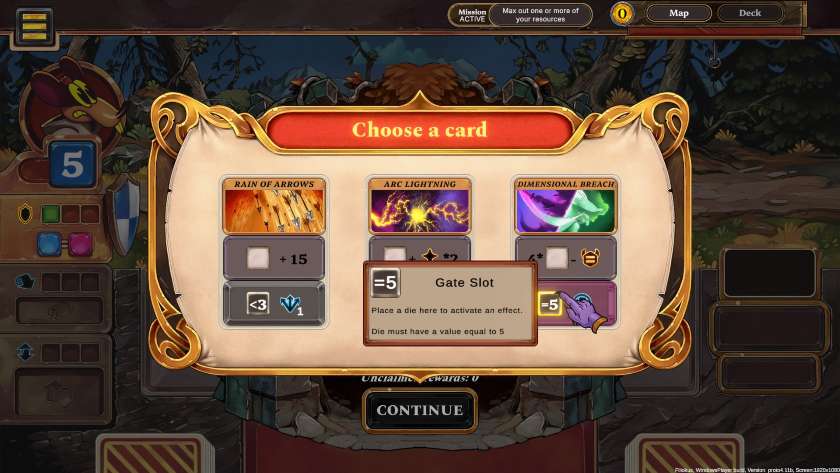Click the =5 gate slot on Dimensional Breach
The height and width of the screenshot is (473, 840).
tap(549, 304)
